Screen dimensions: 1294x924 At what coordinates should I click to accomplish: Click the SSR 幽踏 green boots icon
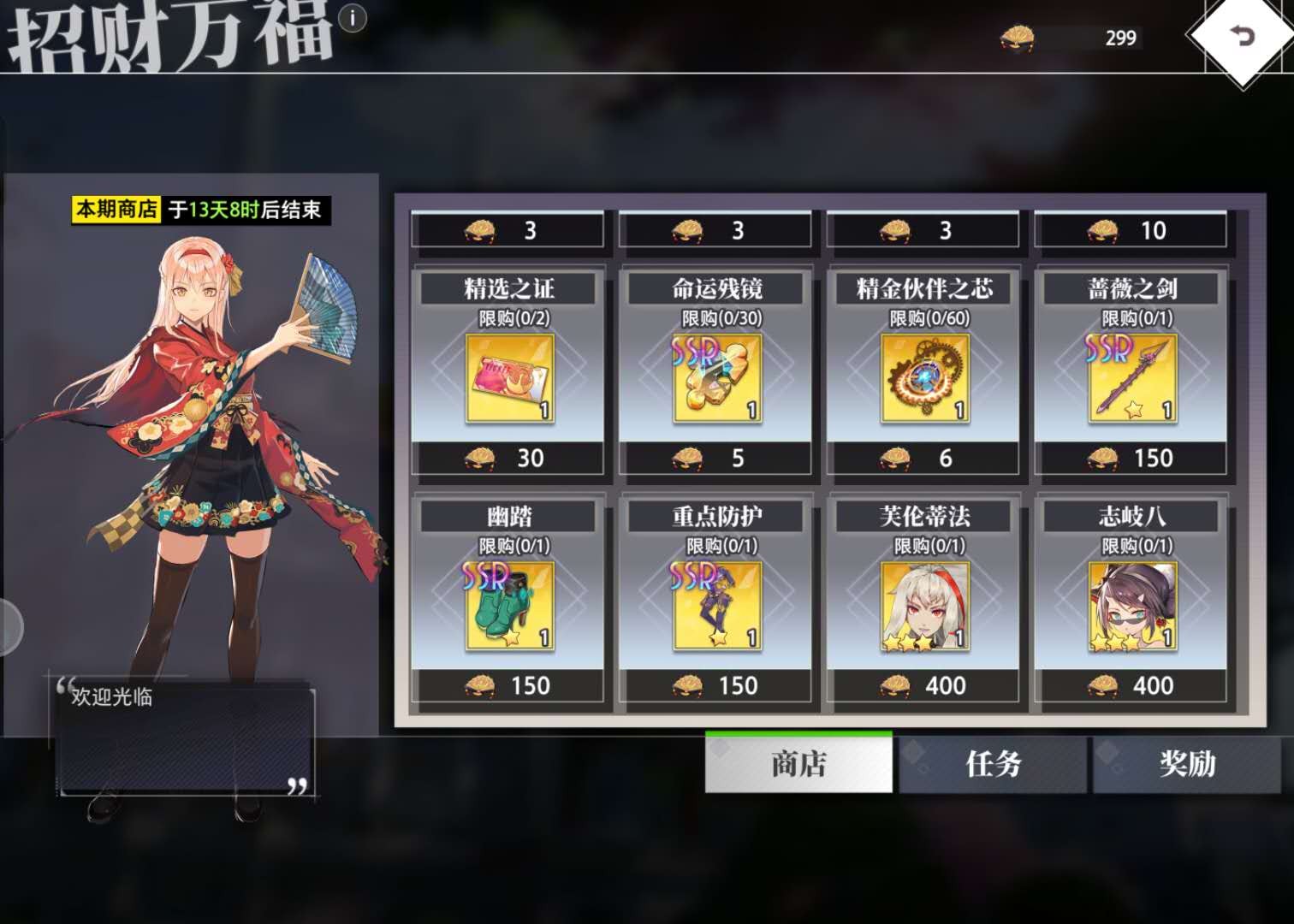point(510,605)
